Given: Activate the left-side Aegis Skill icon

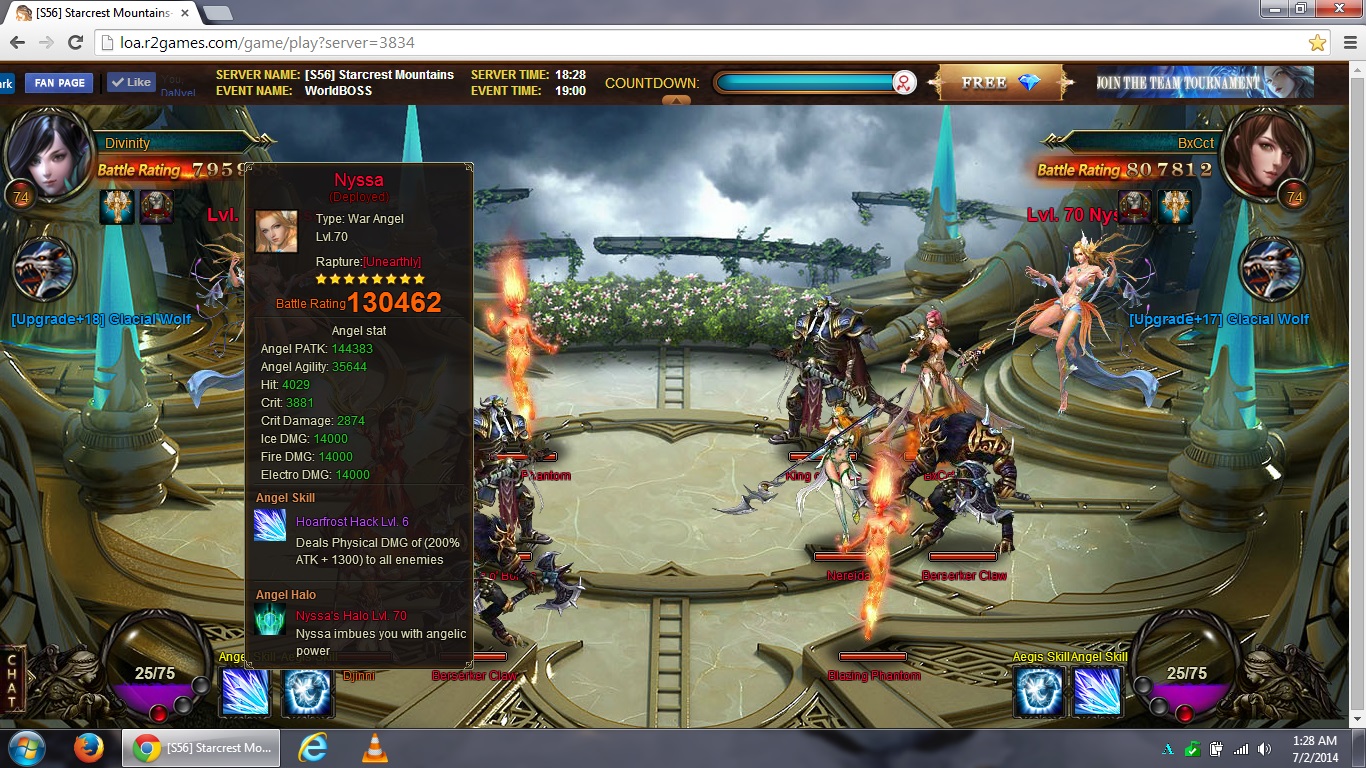Looking at the screenshot, I should [x=307, y=692].
